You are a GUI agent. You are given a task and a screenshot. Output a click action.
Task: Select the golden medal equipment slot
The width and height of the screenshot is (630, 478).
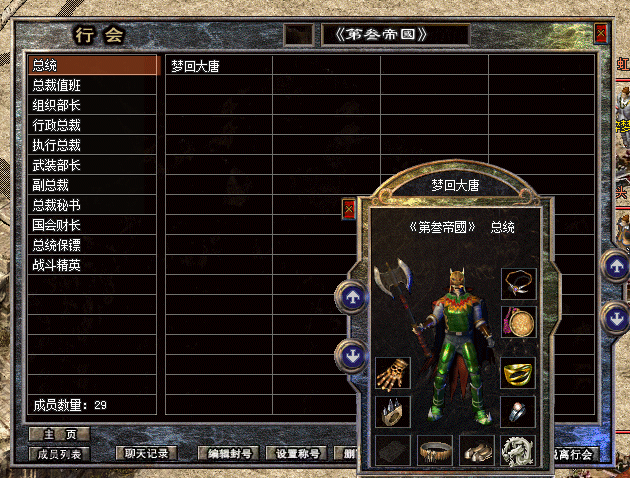519,322
